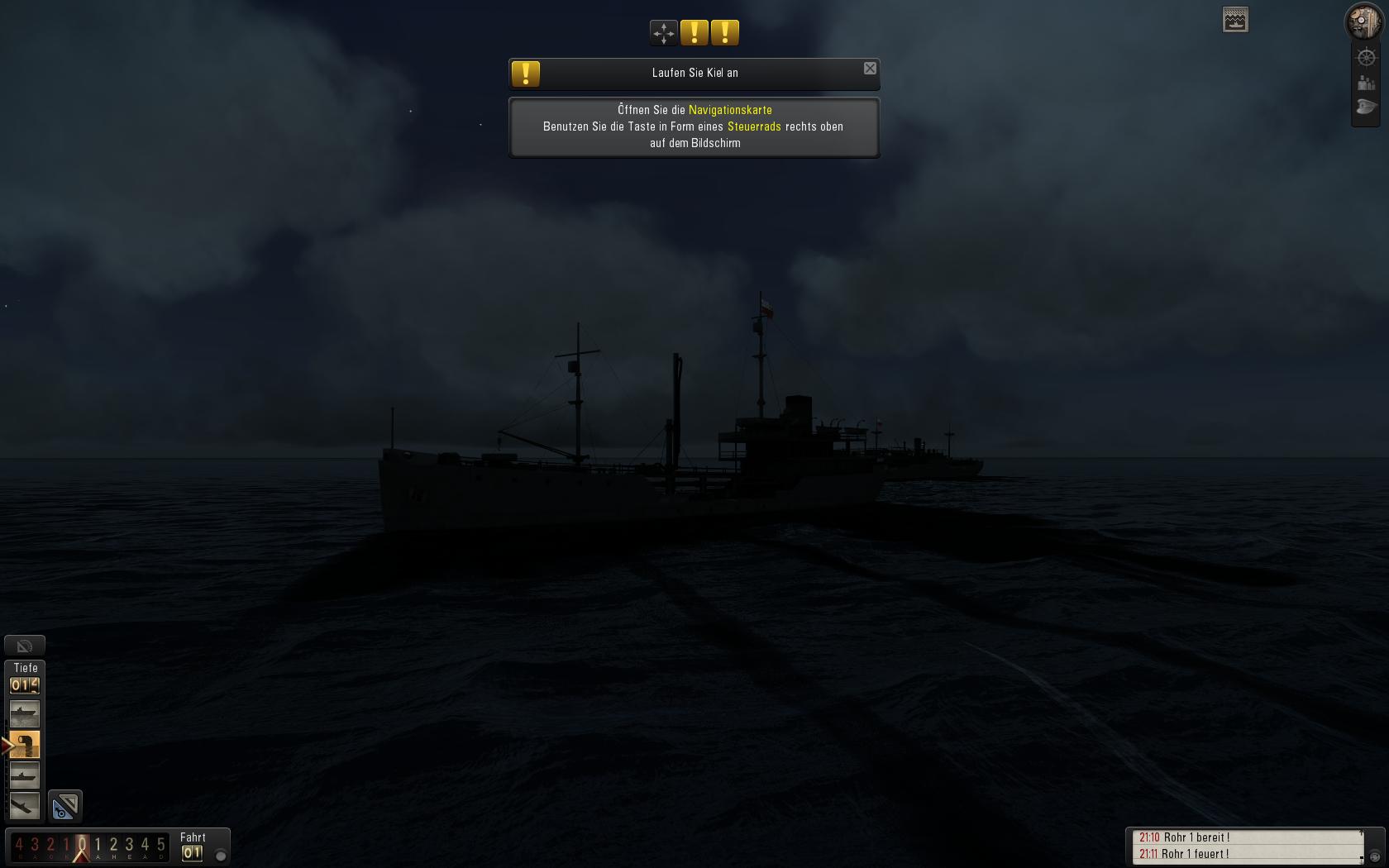Close the 'Laufen Sie Kiel an' objective
Viewport: 1389px width, 868px height.
tap(870, 69)
